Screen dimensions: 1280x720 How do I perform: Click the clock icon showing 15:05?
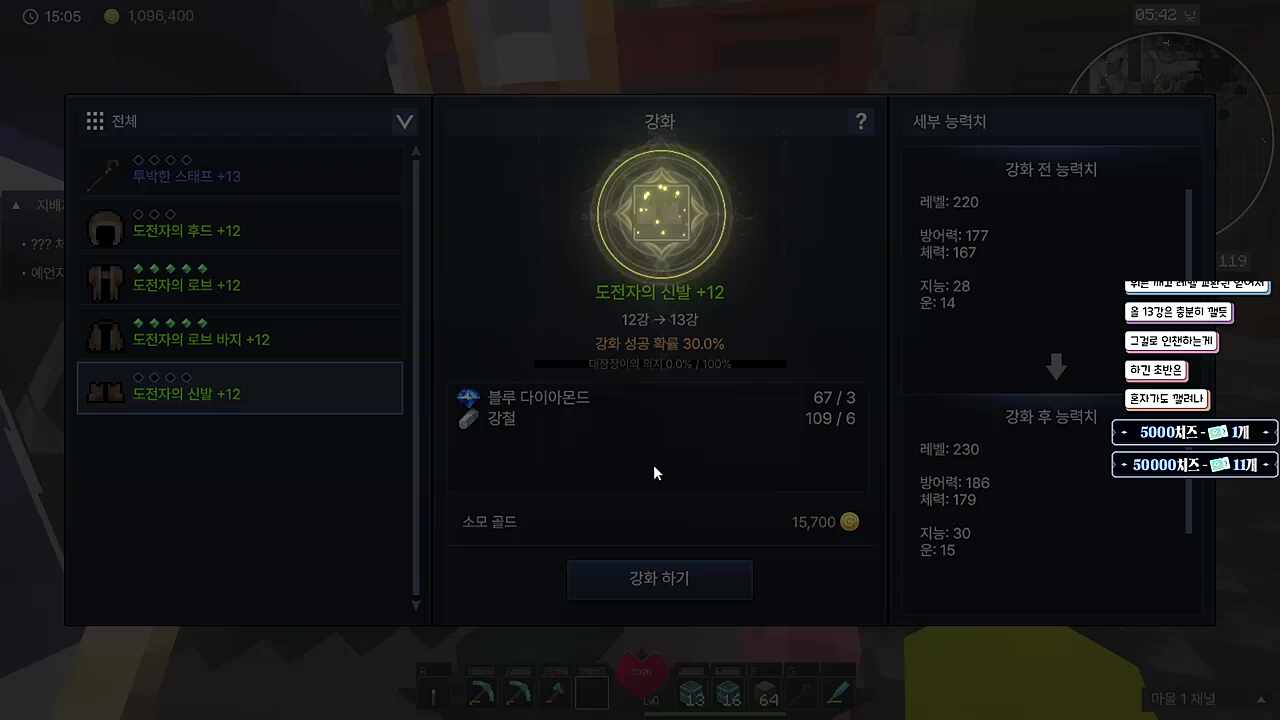[x=29, y=16]
